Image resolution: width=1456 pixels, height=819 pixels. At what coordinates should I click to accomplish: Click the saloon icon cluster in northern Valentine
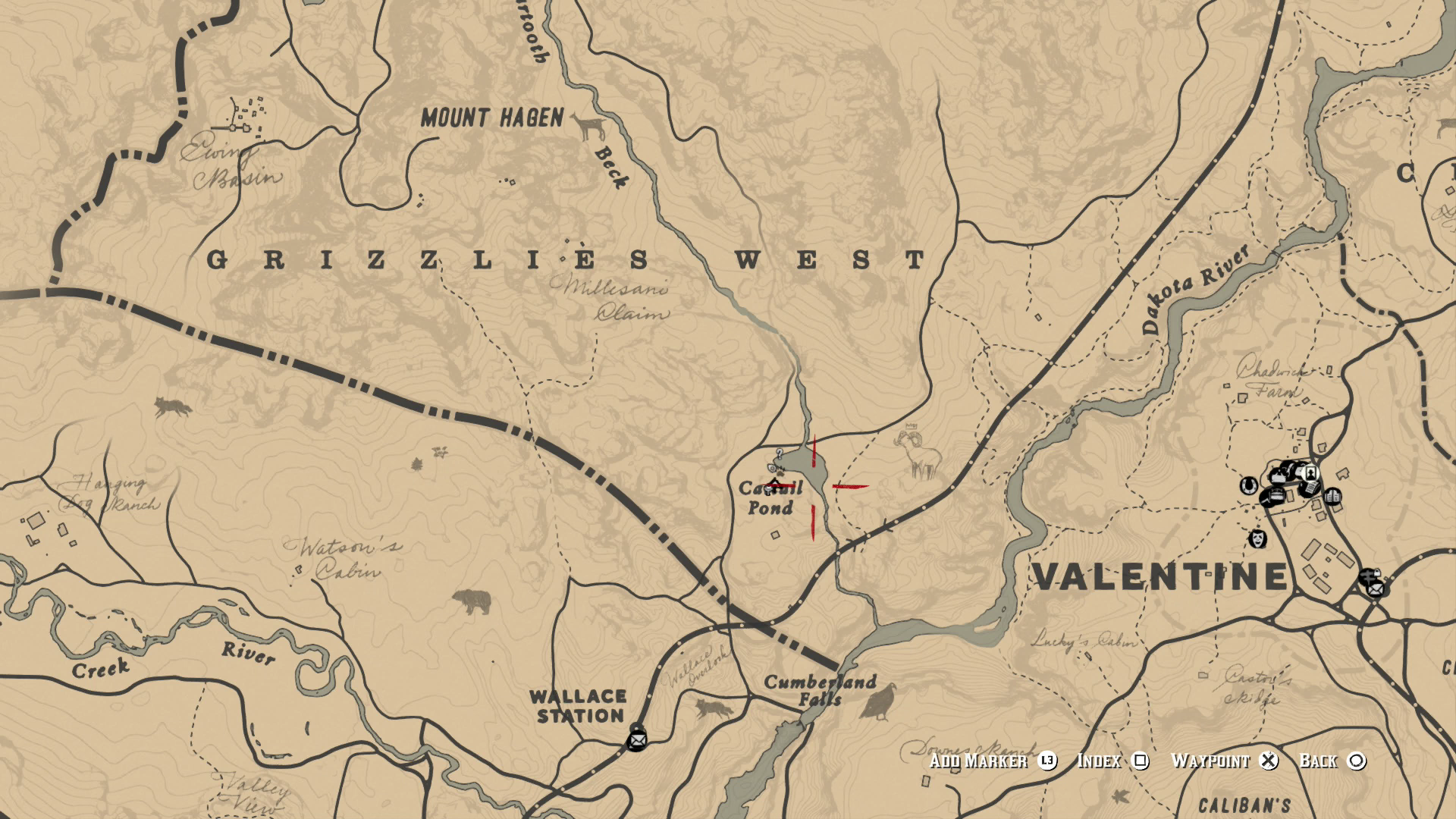click(1288, 470)
